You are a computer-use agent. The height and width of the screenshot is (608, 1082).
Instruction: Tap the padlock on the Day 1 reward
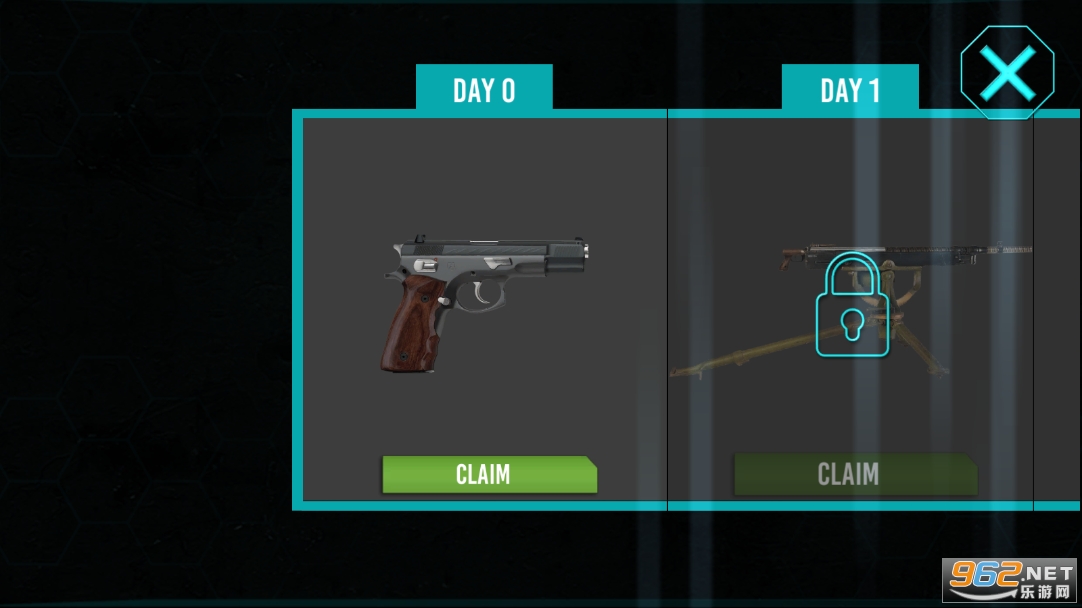pos(851,305)
